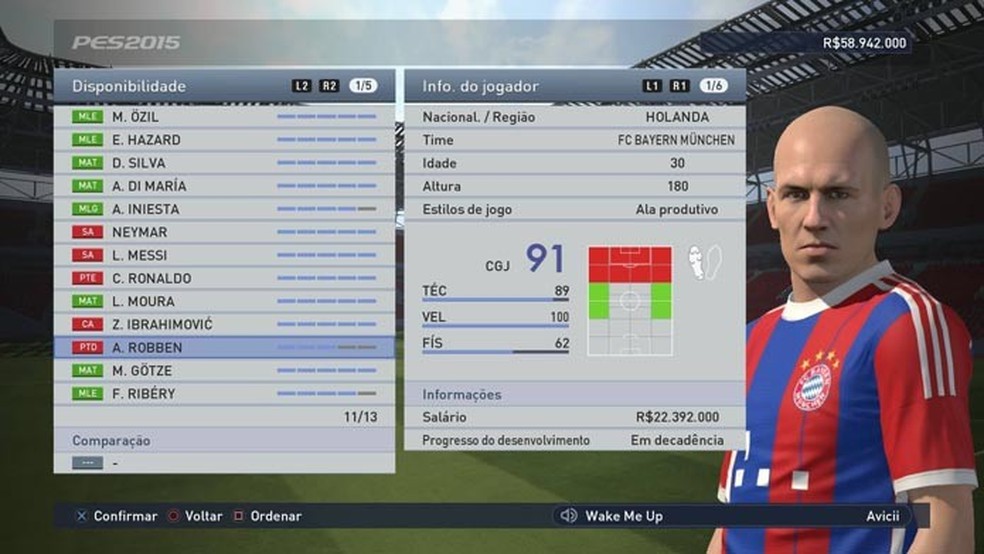Pick L. Moura from the list
This screenshot has width=984, height=554.
click(224, 301)
